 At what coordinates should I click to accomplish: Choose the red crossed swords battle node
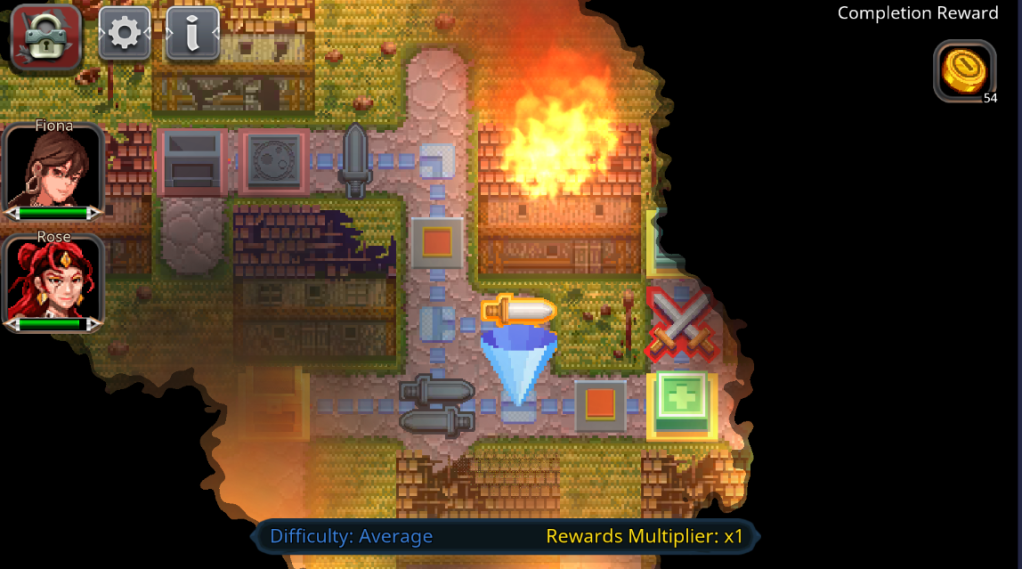[681, 325]
